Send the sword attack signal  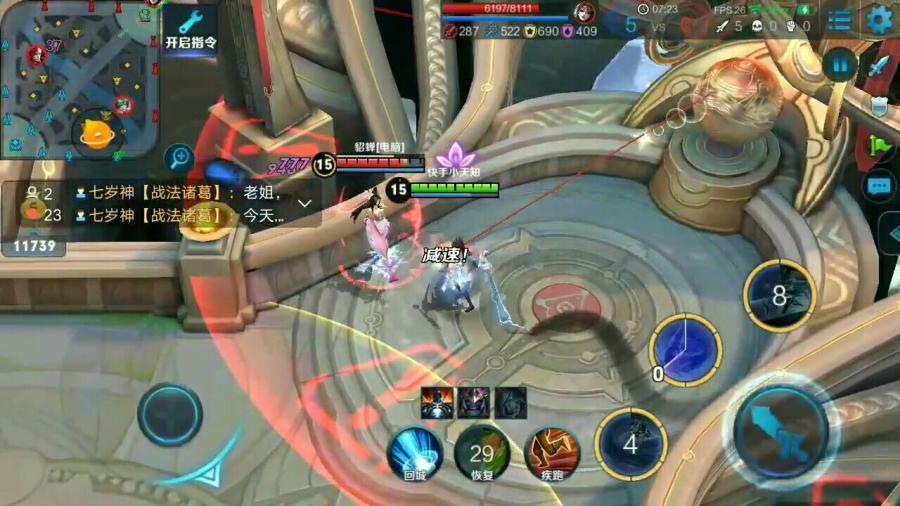coord(879,66)
